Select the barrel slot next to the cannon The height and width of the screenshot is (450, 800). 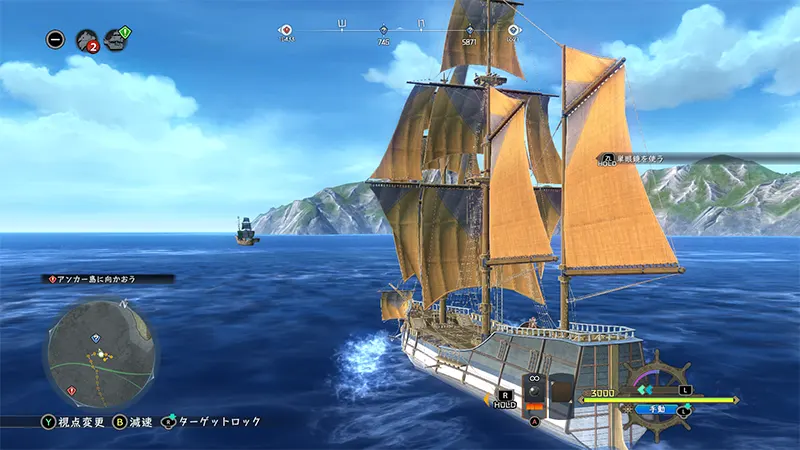tap(562, 393)
